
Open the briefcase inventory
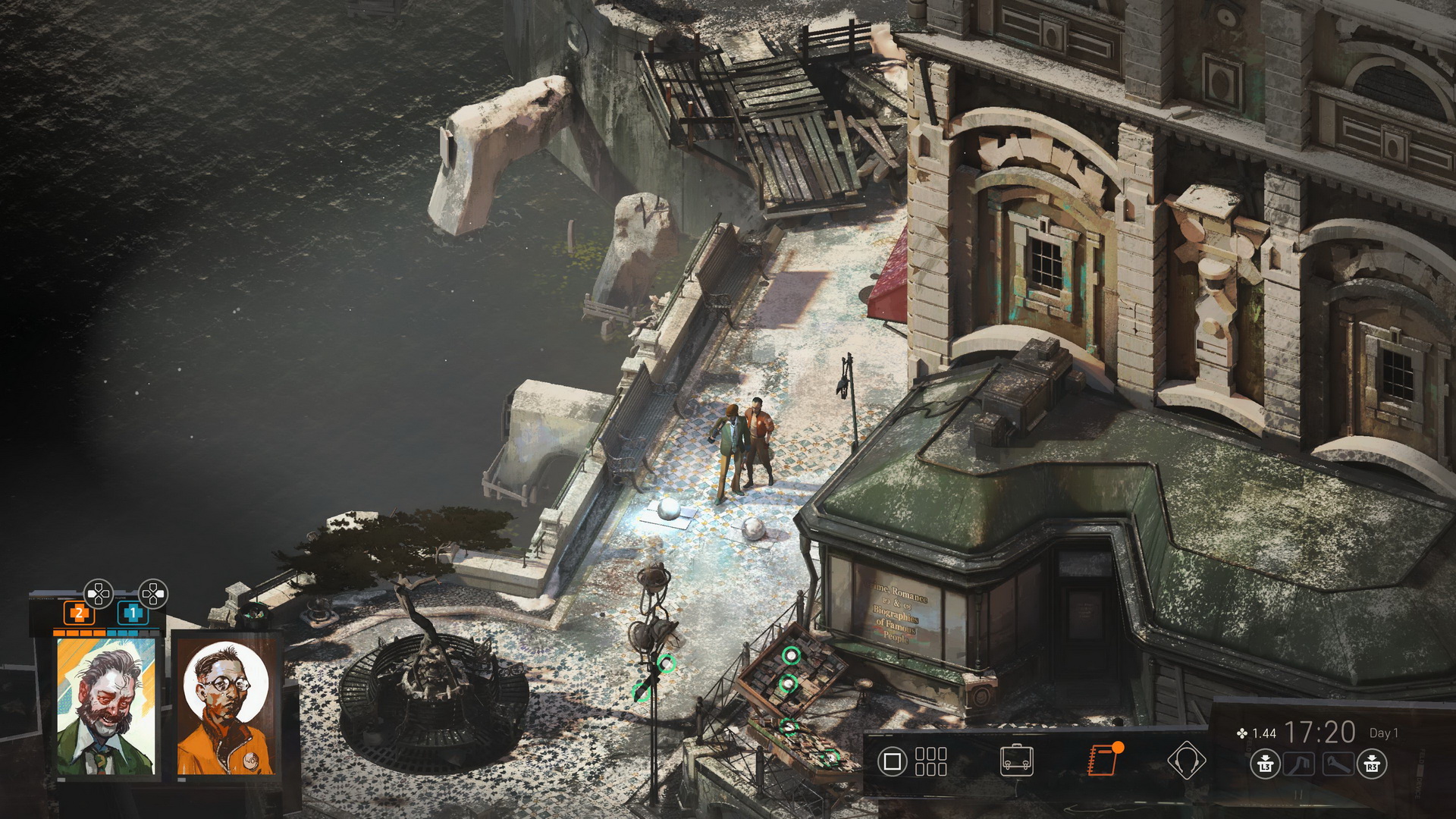click(x=1016, y=761)
